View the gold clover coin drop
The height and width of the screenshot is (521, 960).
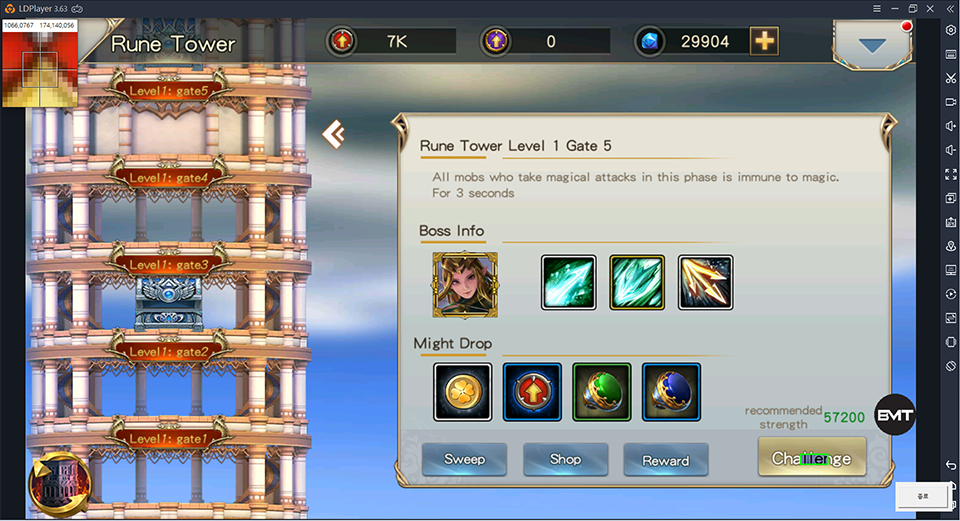tap(463, 392)
